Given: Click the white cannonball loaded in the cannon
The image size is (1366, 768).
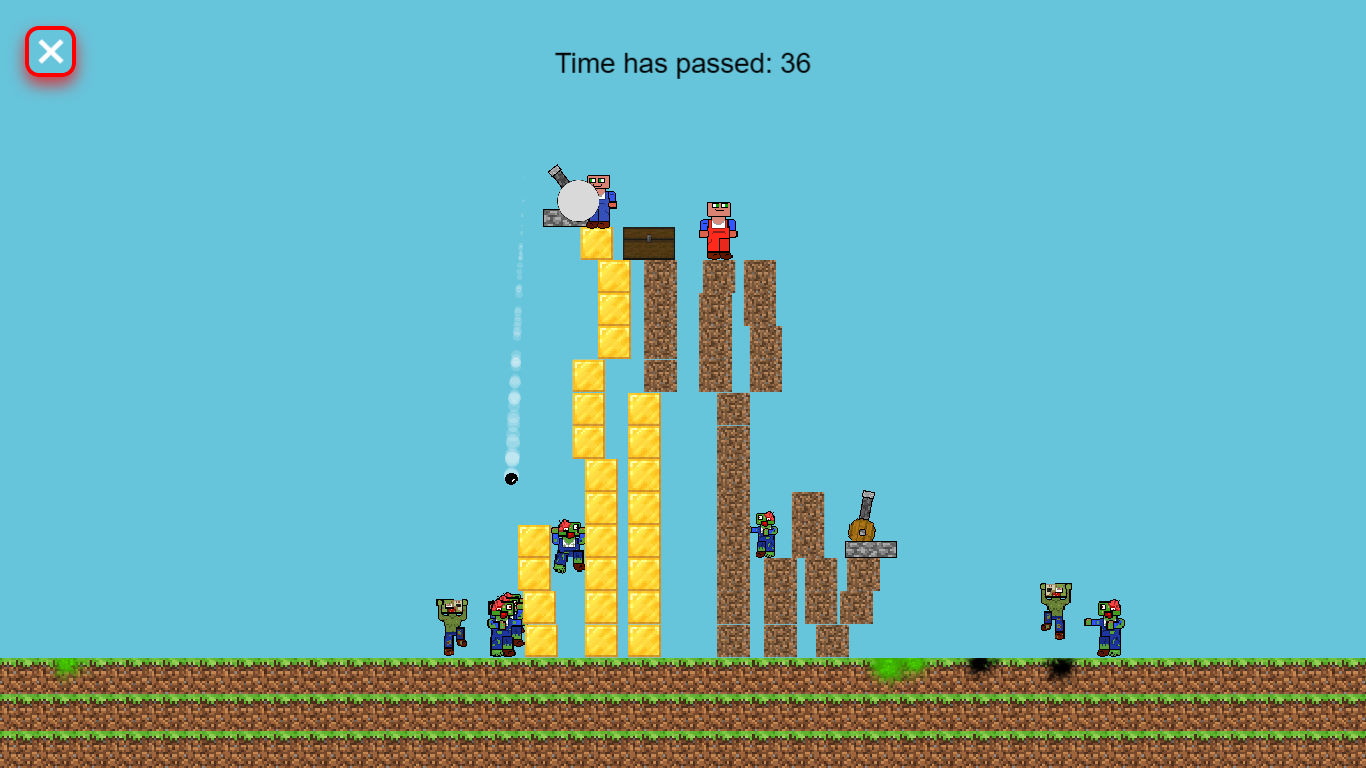Looking at the screenshot, I should (x=580, y=203).
